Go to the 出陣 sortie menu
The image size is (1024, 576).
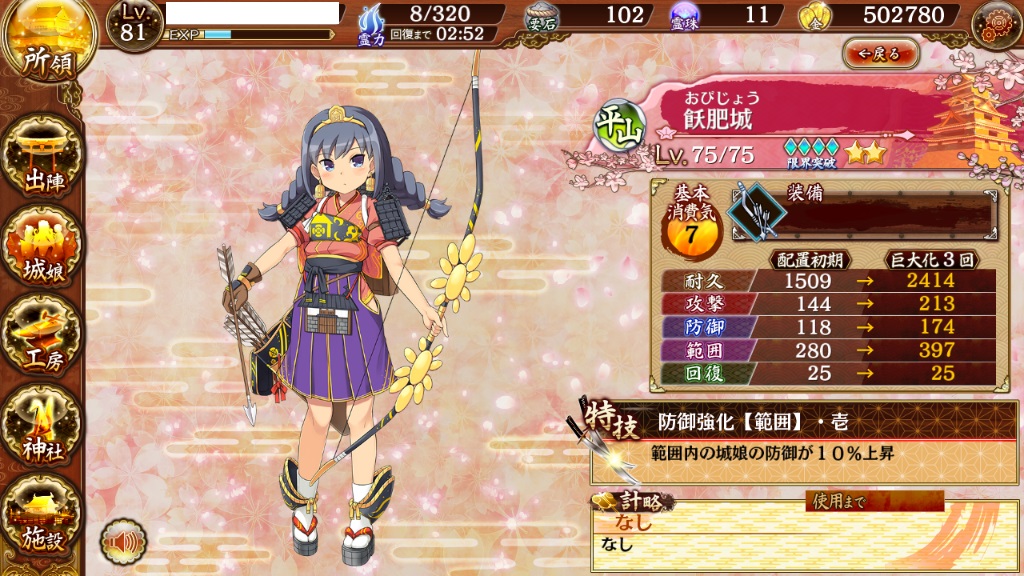[x=41, y=160]
